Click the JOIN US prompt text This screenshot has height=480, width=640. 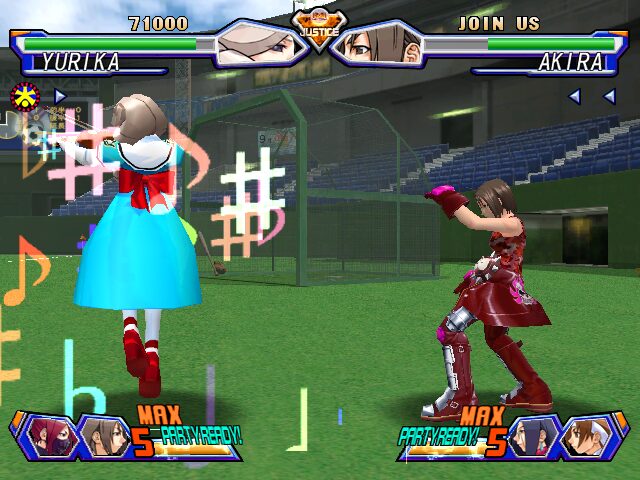(x=498, y=23)
